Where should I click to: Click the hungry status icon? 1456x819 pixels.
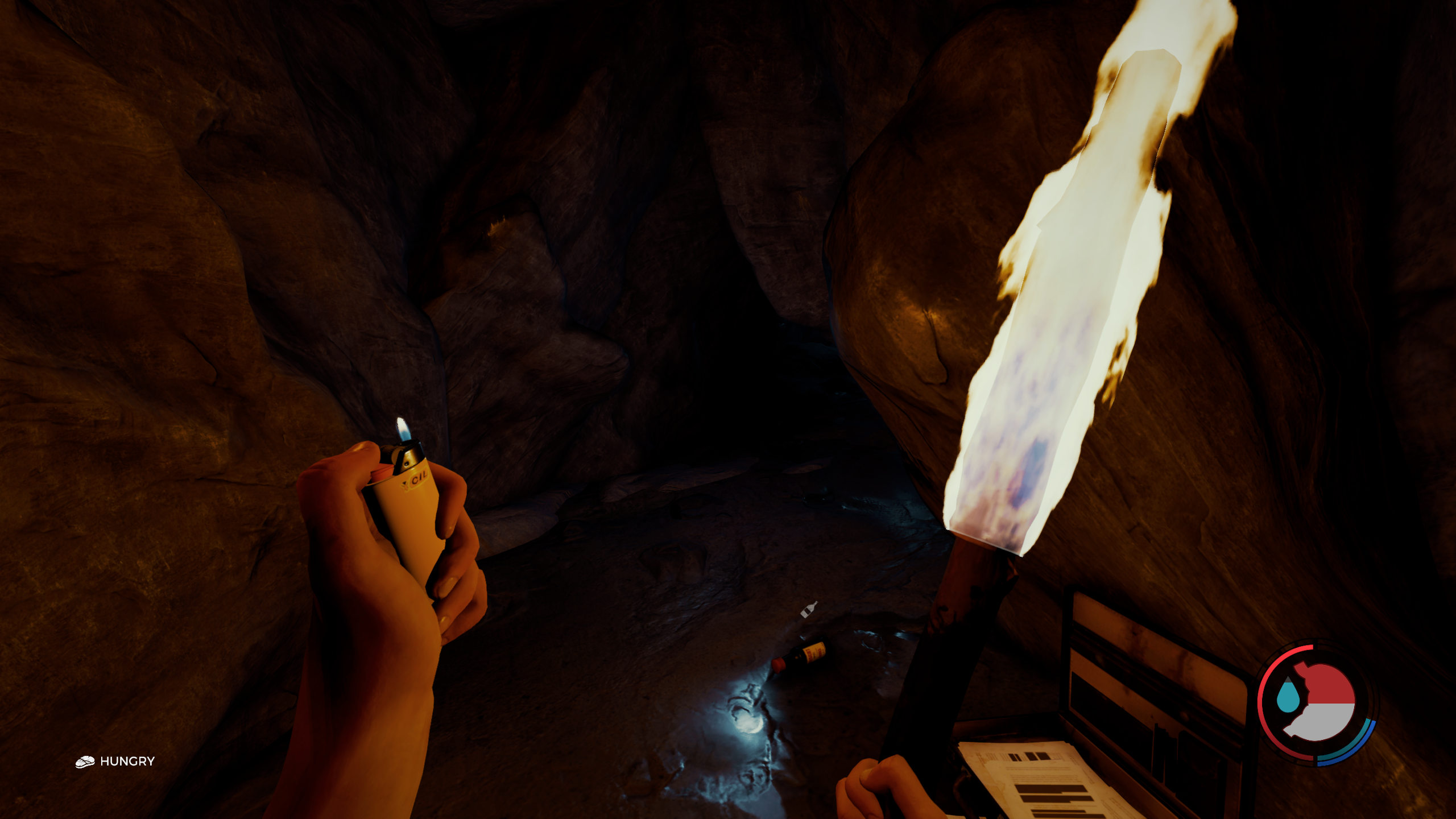[x=85, y=762]
